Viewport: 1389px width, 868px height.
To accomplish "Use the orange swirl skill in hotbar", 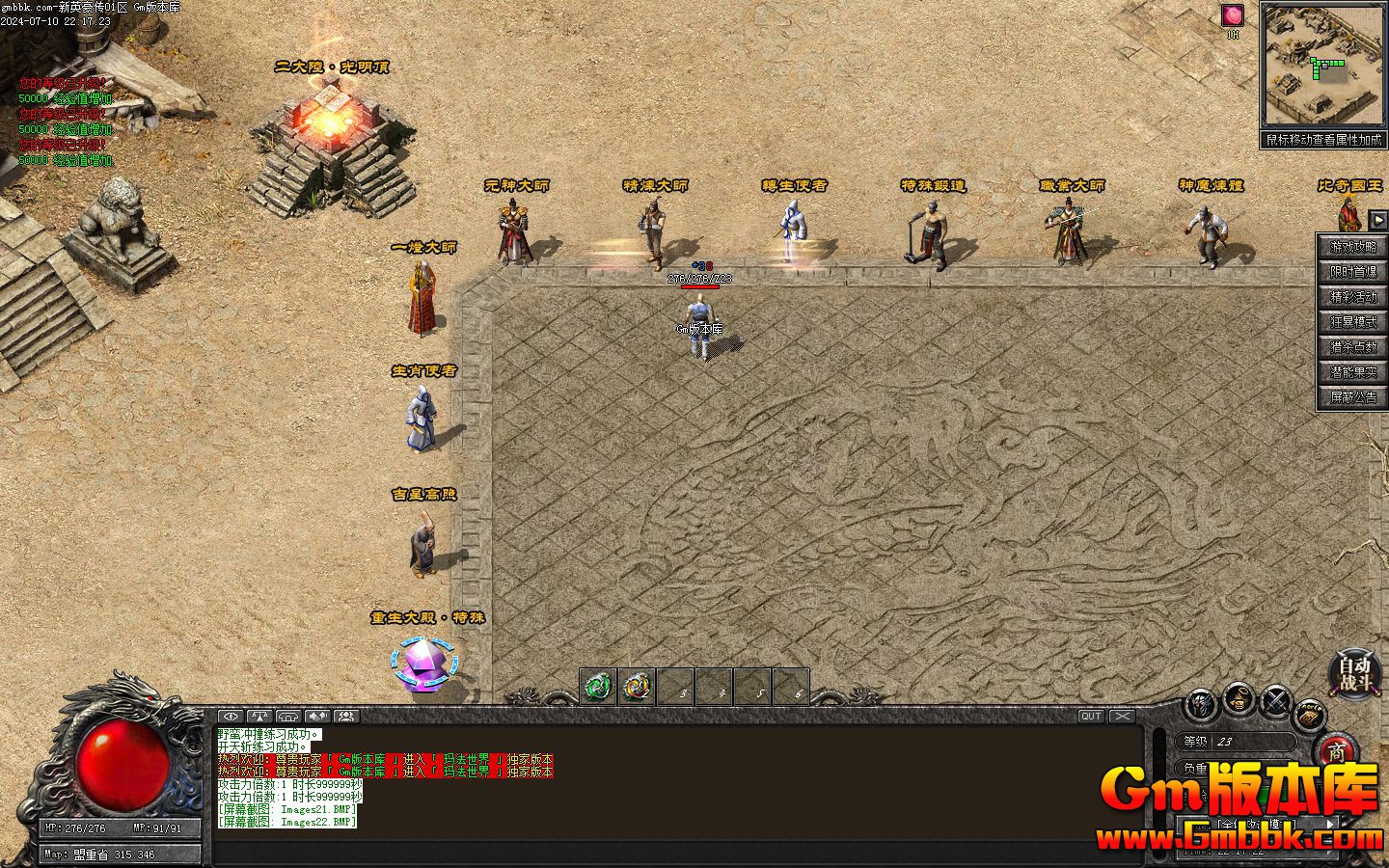I will pyautogui.click(x=636, y=686).
